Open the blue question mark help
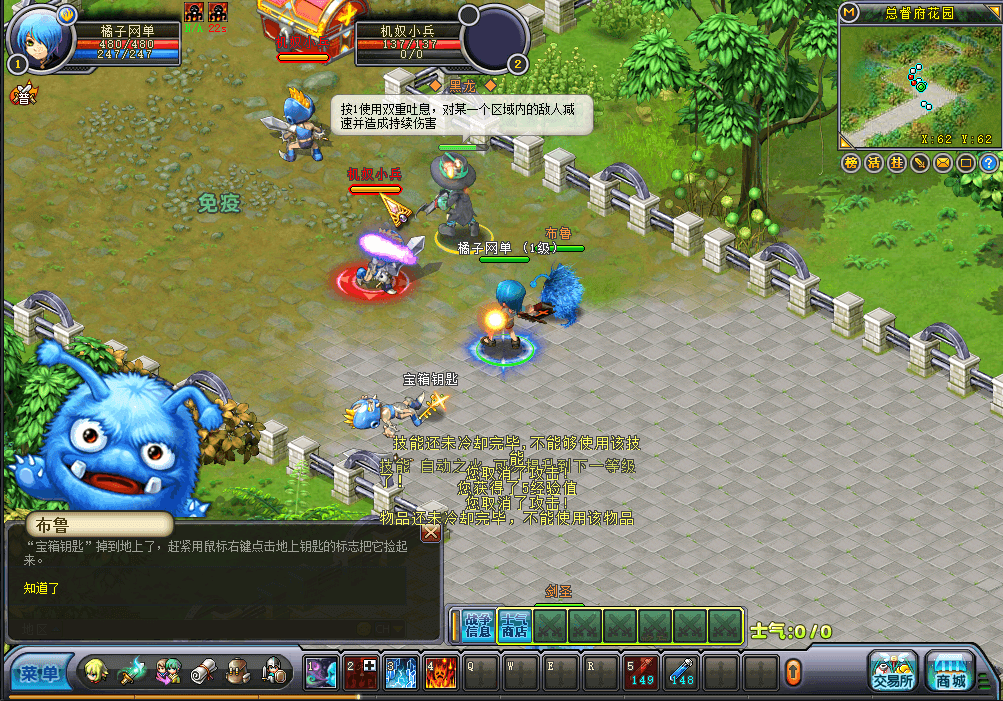The width and height of the screenshot is (1003, 701). (x=988, y=162)
